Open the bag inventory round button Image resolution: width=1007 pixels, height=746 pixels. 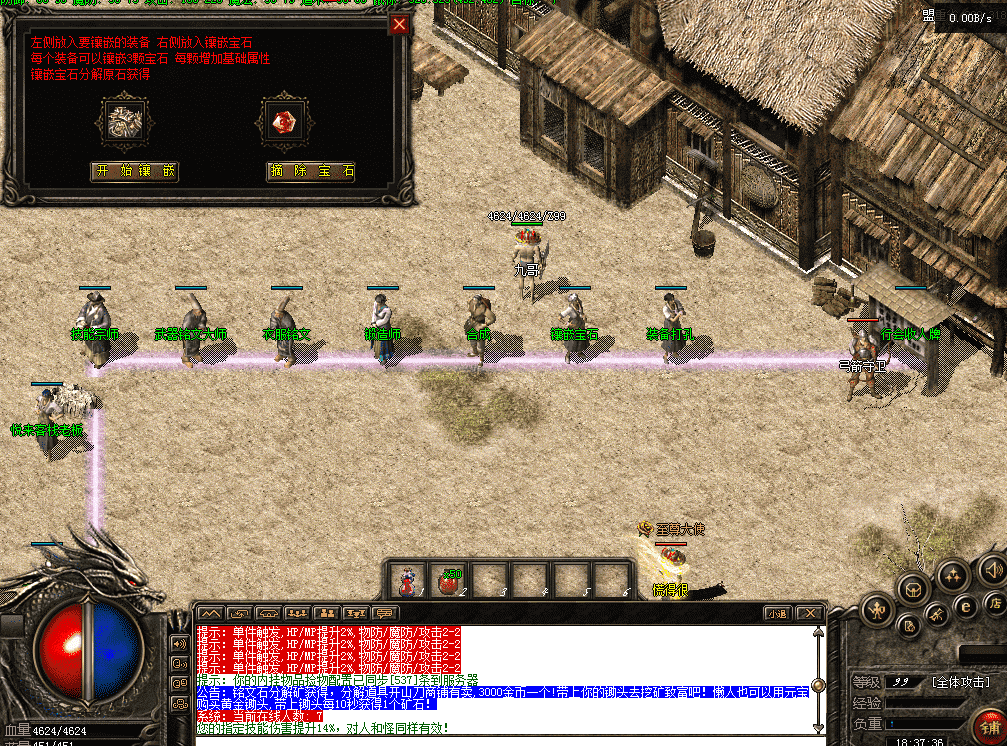(x=912, y=588)
